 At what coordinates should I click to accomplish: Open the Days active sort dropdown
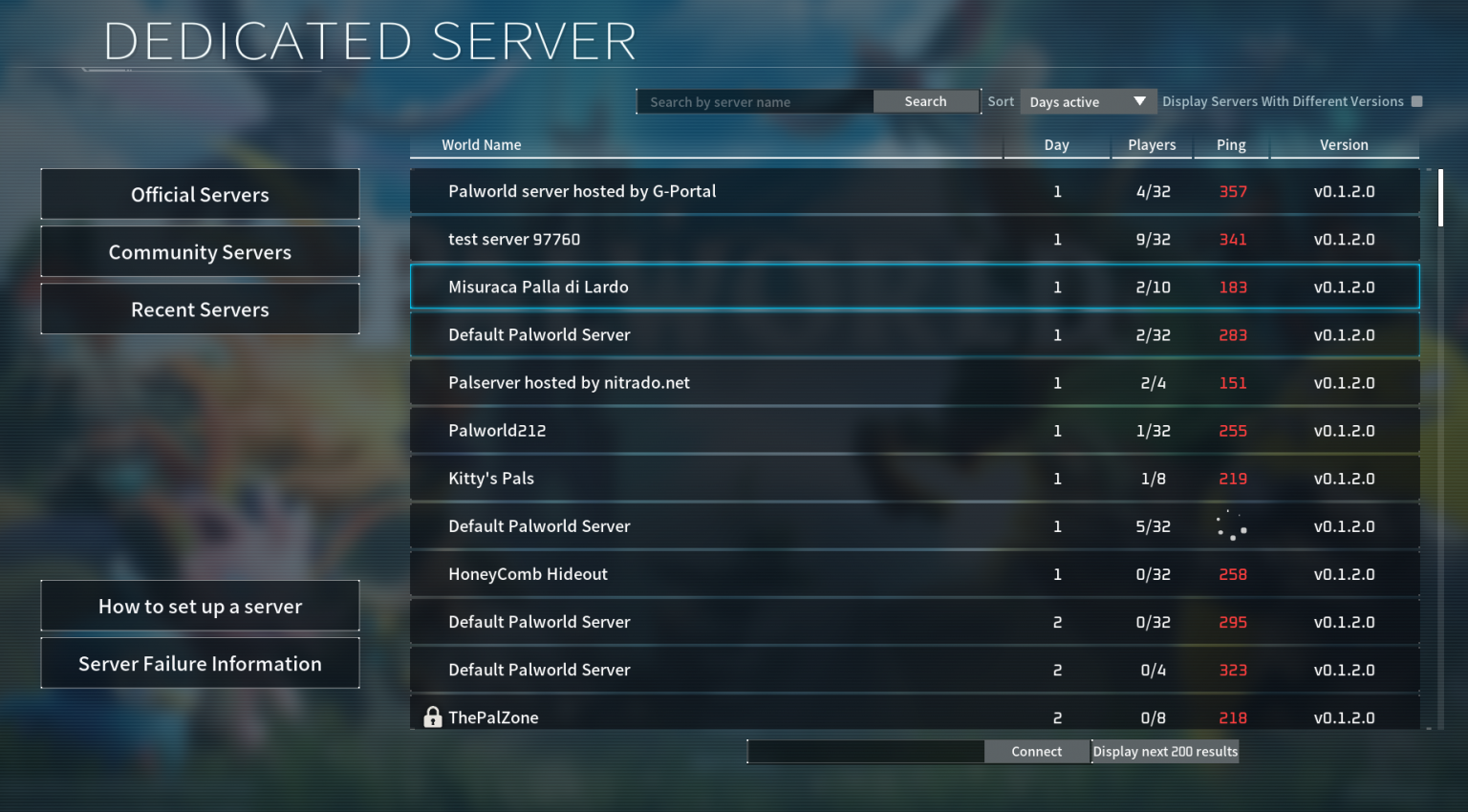click(1088, 101)
